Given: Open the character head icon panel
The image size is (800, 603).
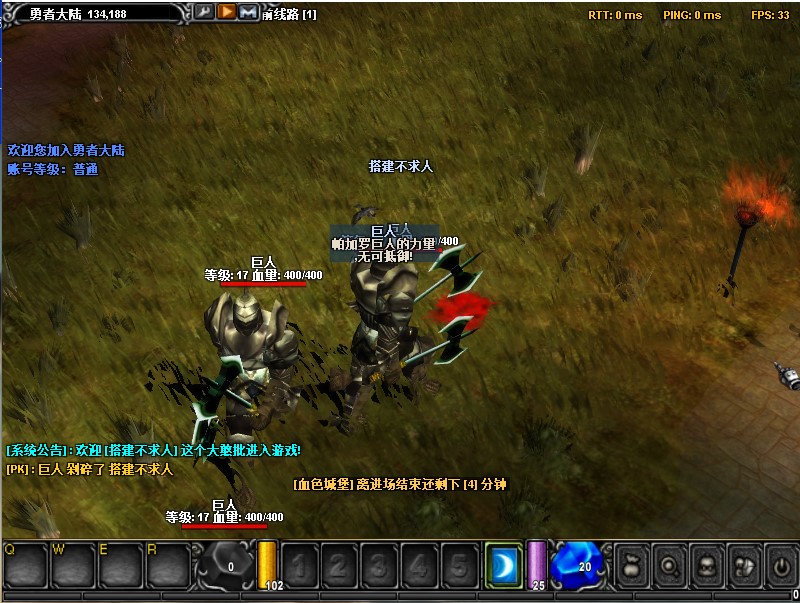Looking at the screenshot, I should tap(705, 566).
